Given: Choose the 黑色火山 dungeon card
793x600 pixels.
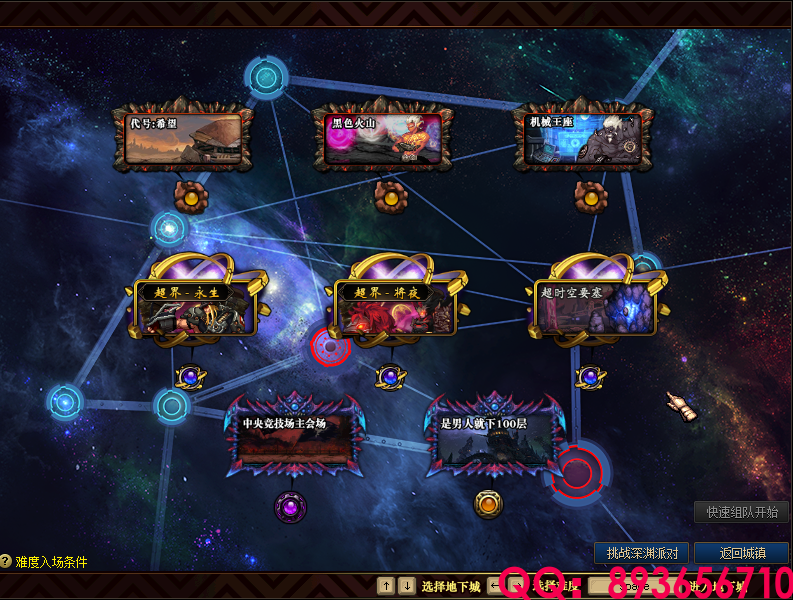Looking at the screenshot, I should [384, 138].
